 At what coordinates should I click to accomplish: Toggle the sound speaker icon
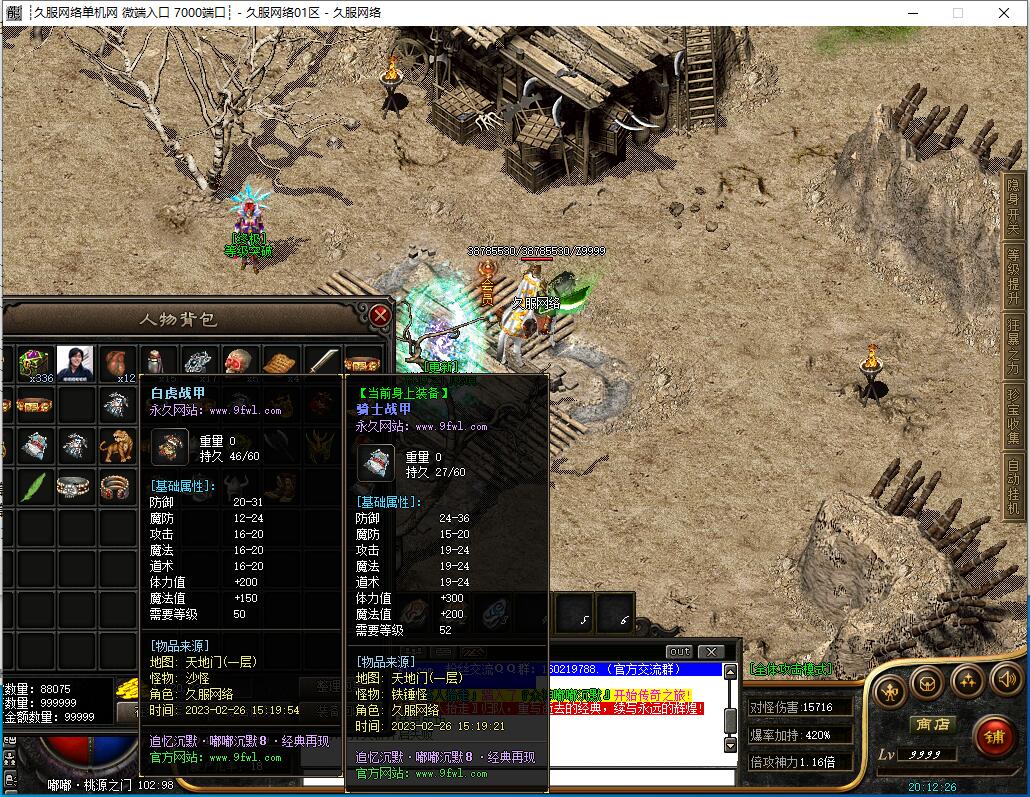tap(1005, 681)
